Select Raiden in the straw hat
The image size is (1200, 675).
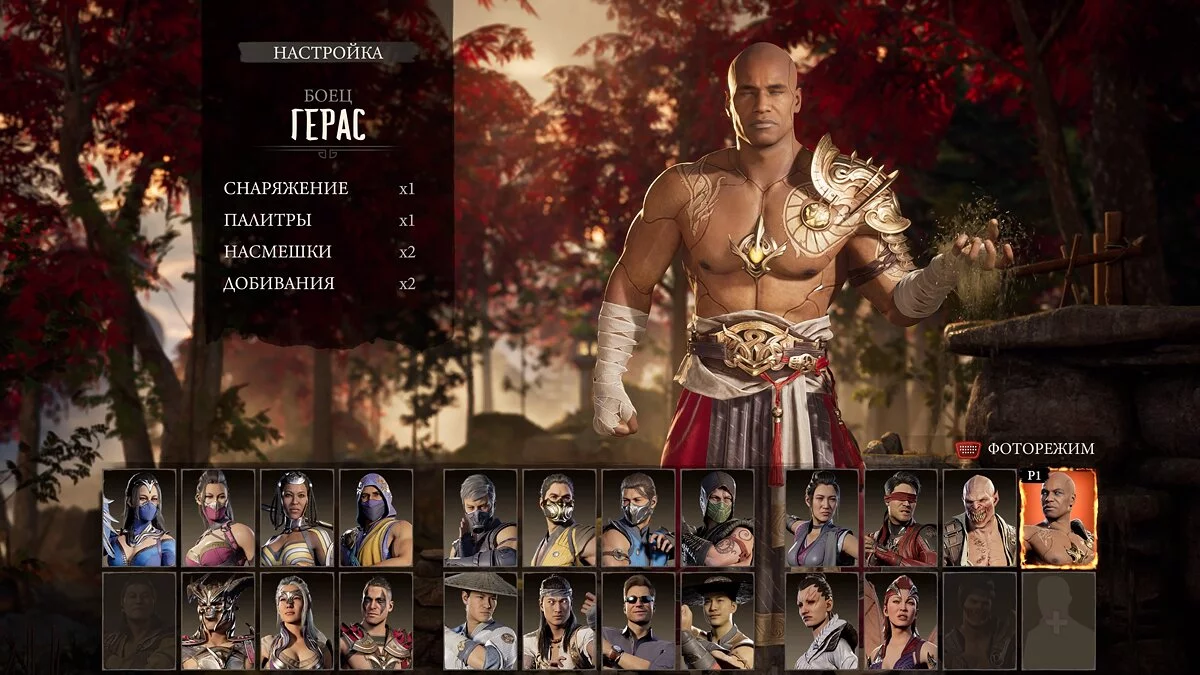pyautogui.click(x=480, y=621)
